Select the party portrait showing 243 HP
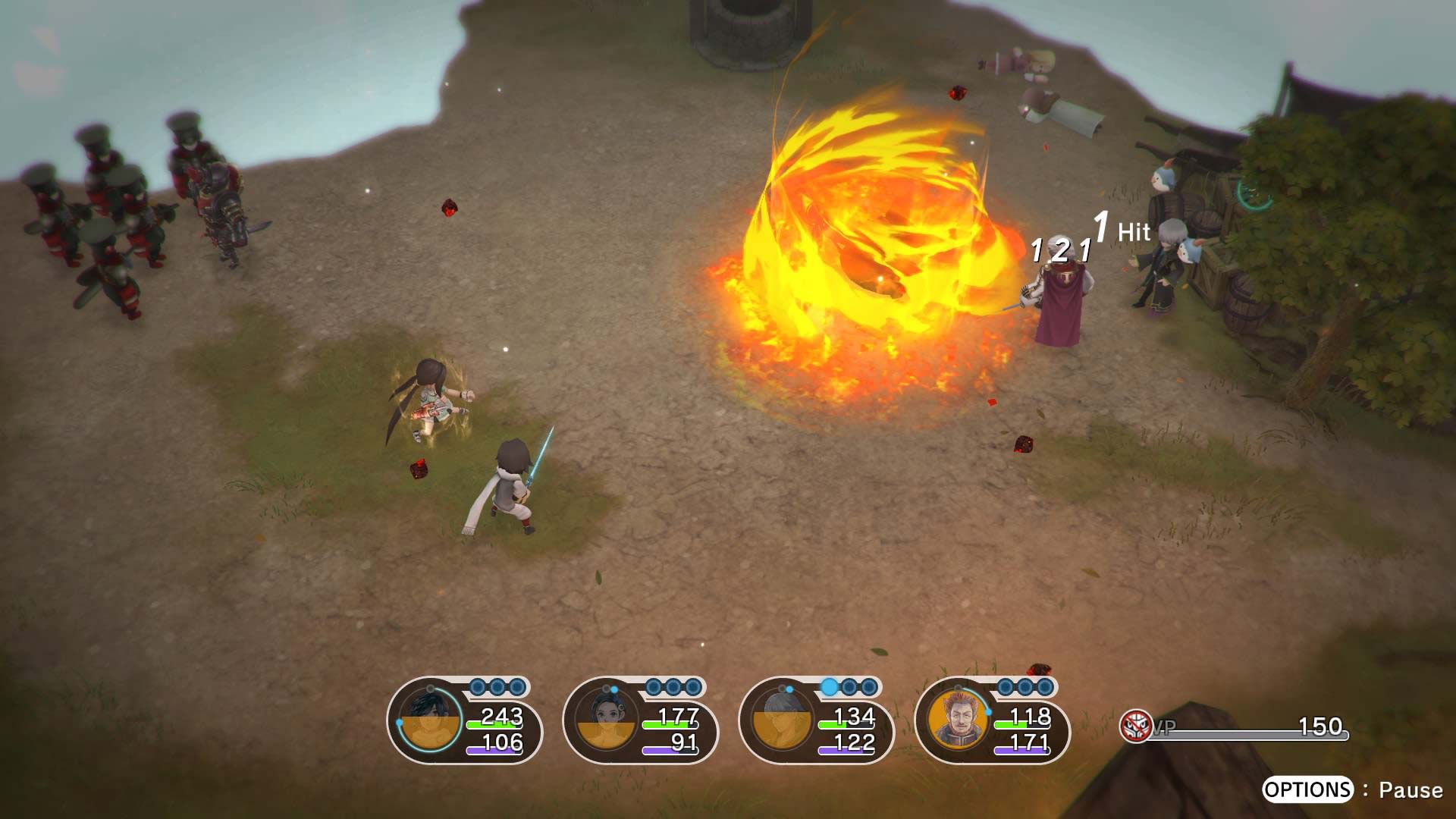The width and height of the screenshot is (1456, 819). click(430, 720)
